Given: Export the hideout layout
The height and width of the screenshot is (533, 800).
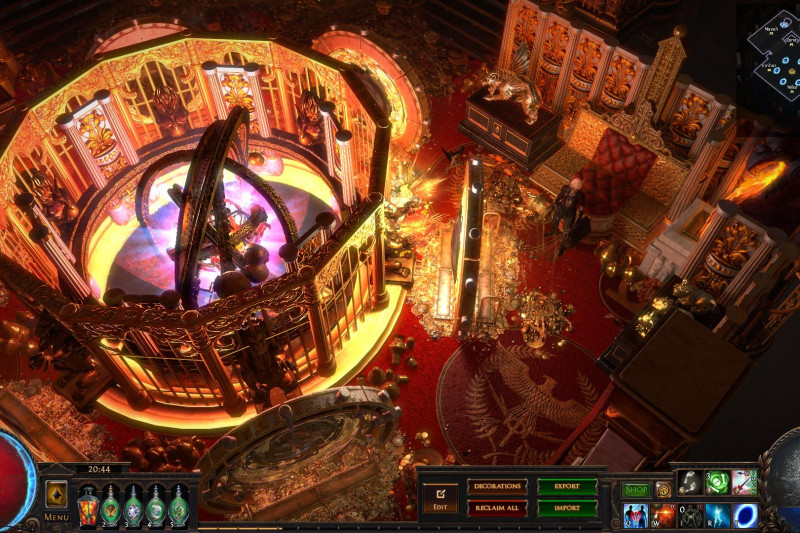Looking at the screenshot, I should pos(567,487).
